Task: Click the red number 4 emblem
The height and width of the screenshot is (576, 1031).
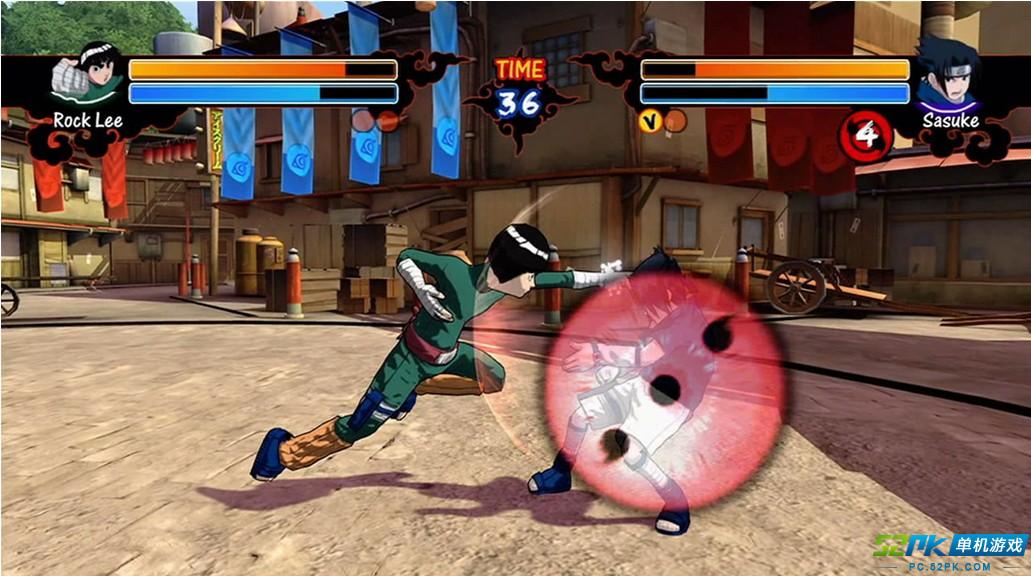Action: pyautogui.click(x=865, y=134)
